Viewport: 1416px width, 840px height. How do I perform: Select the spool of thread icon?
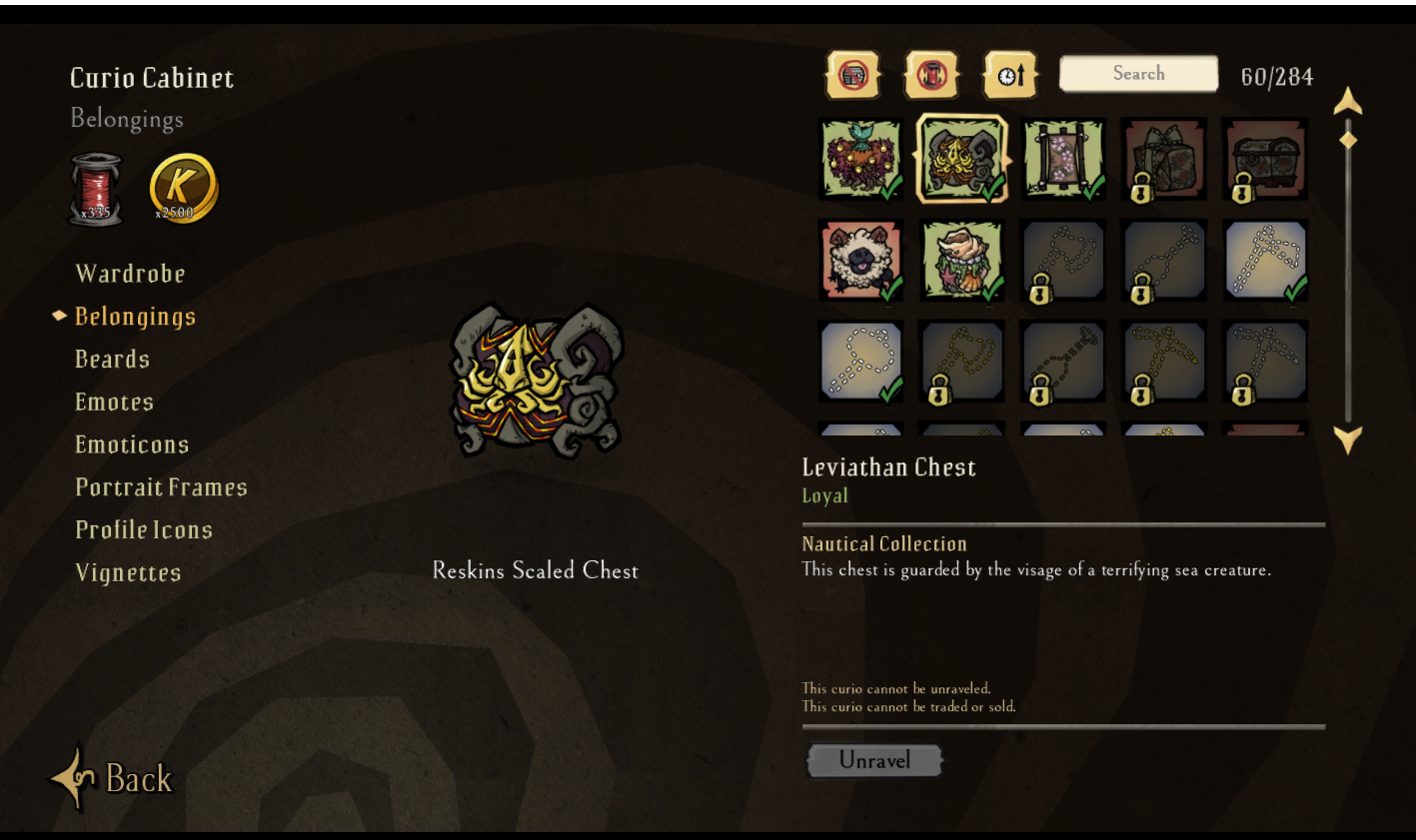pyautogui.click(x=96, y=188)
